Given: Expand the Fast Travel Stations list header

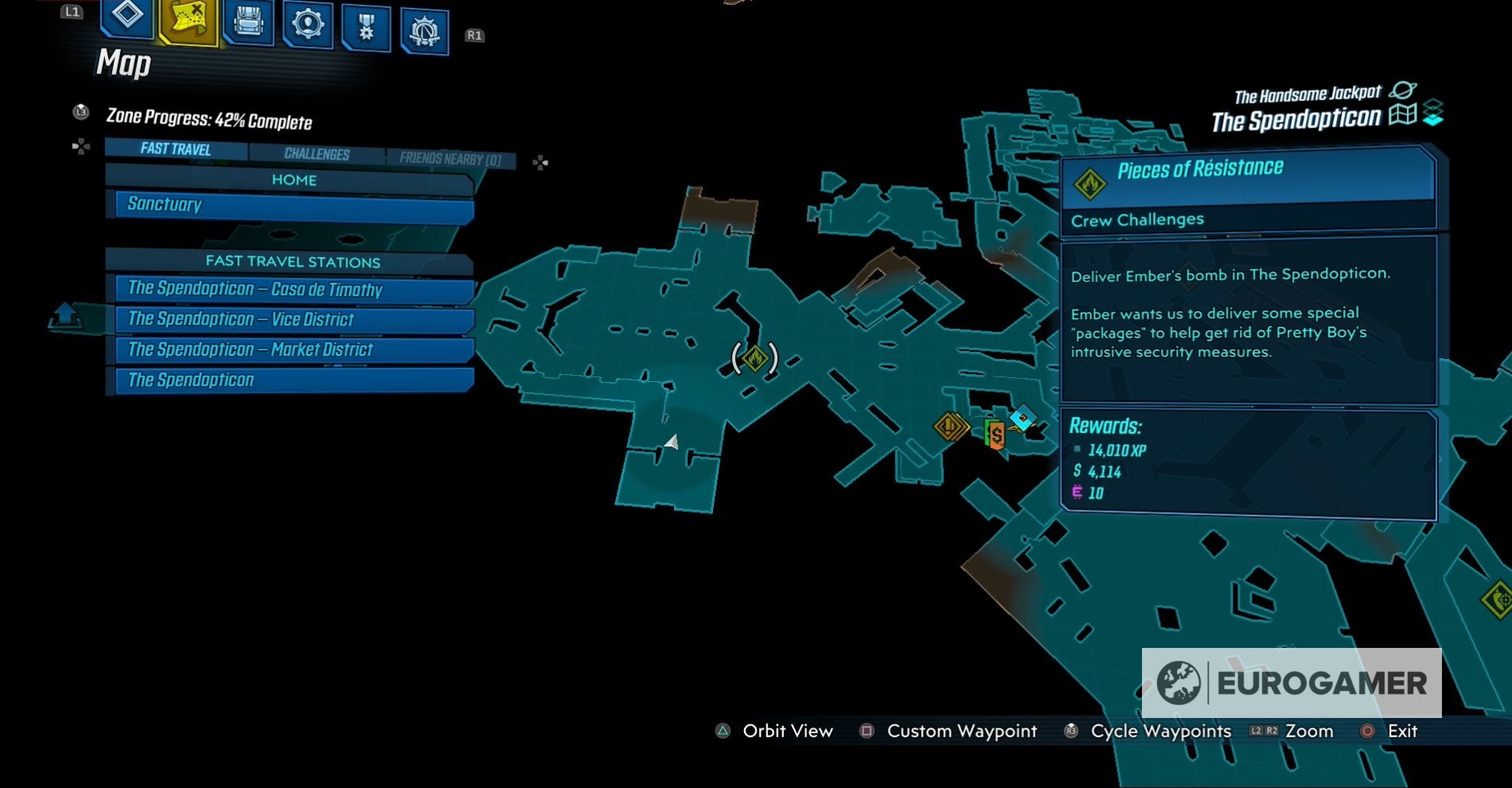Looking at the screenshot, I should (294, 262).
